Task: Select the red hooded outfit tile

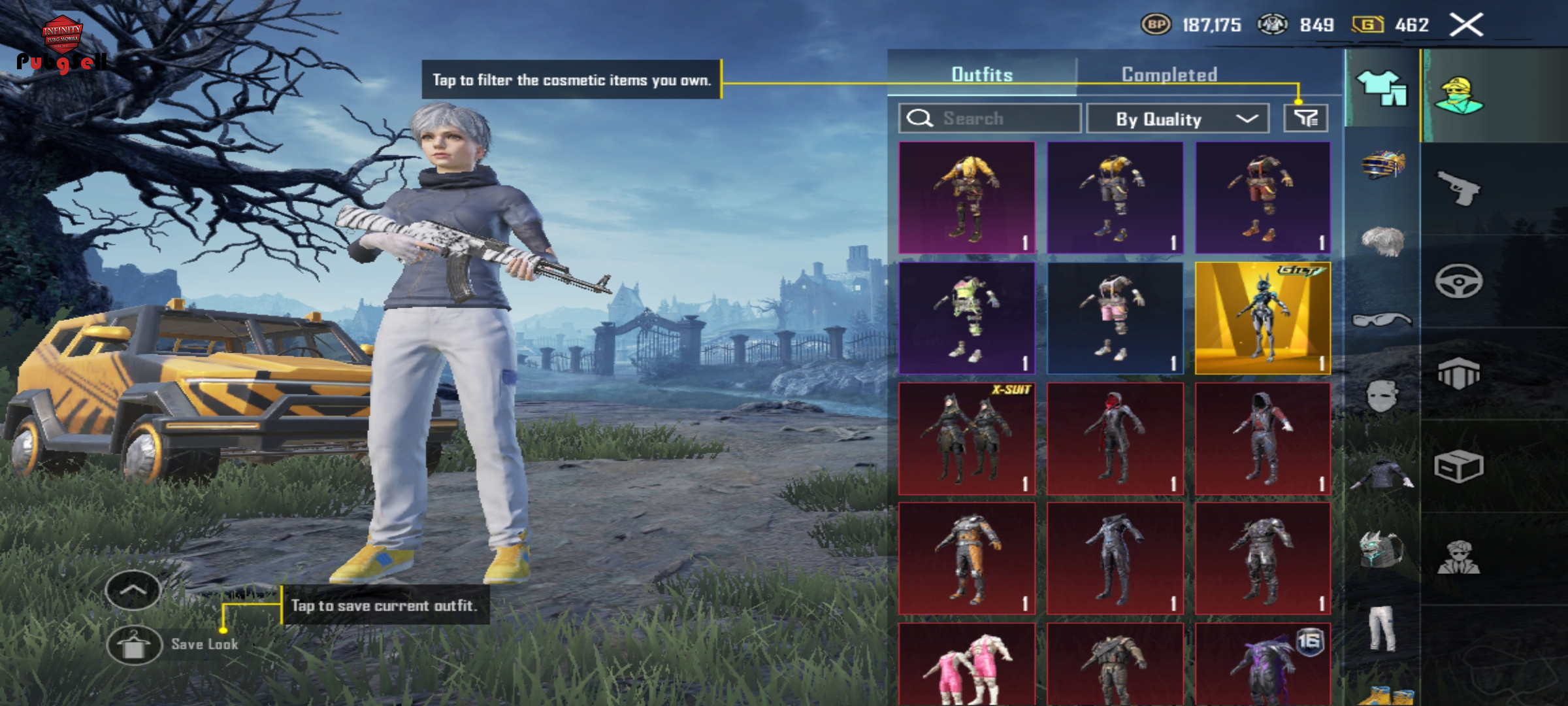Action: pyautogui.click(x=1115, y=438)
